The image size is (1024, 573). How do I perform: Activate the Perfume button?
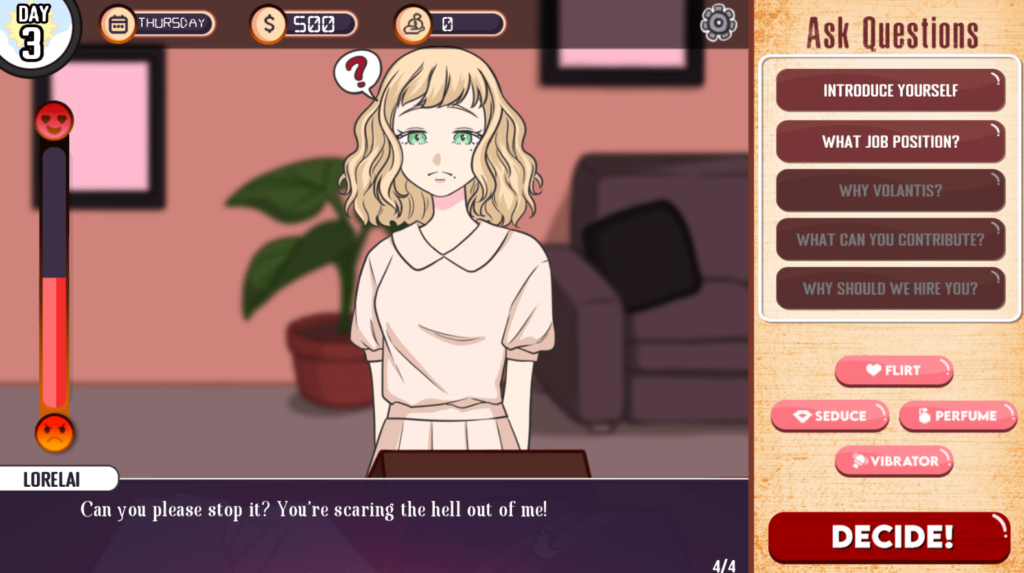(x=959, y=416)
